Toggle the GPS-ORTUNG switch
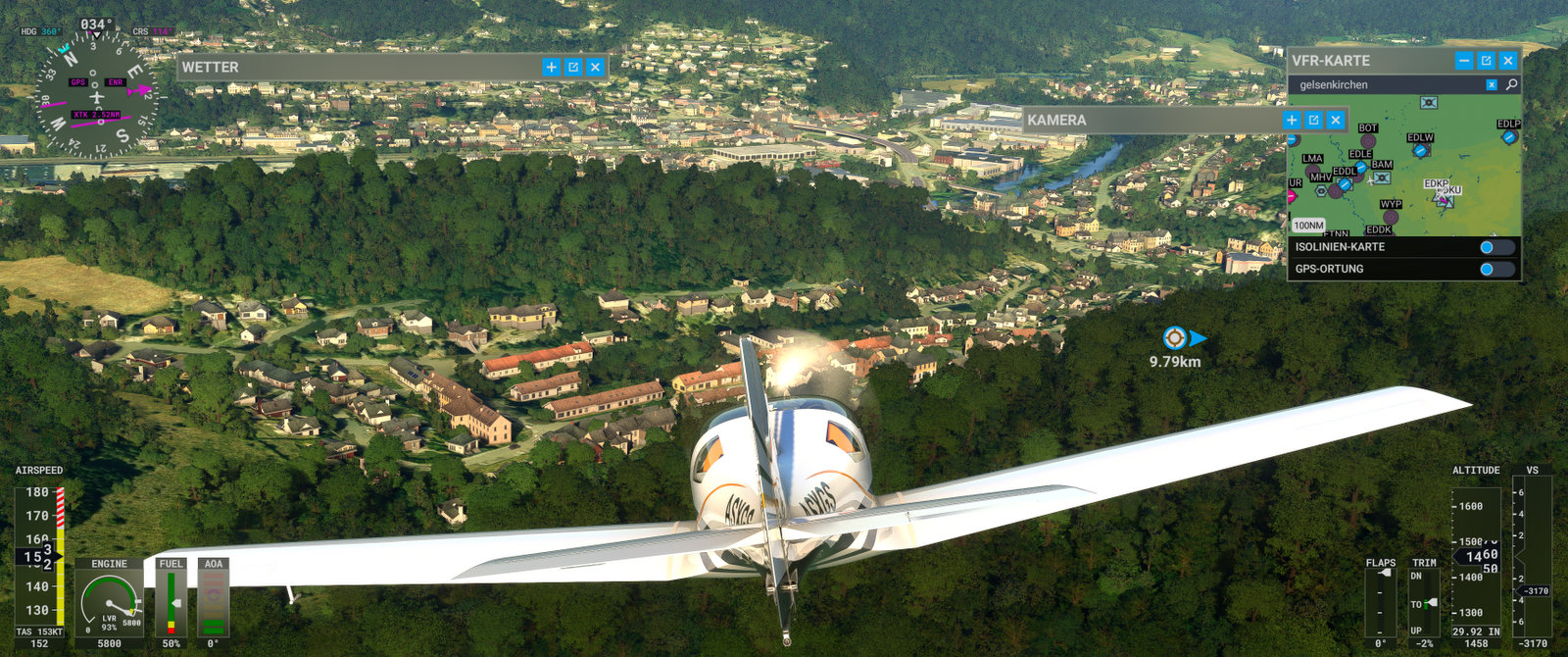1568x657 pixels. pos(1495,269)
